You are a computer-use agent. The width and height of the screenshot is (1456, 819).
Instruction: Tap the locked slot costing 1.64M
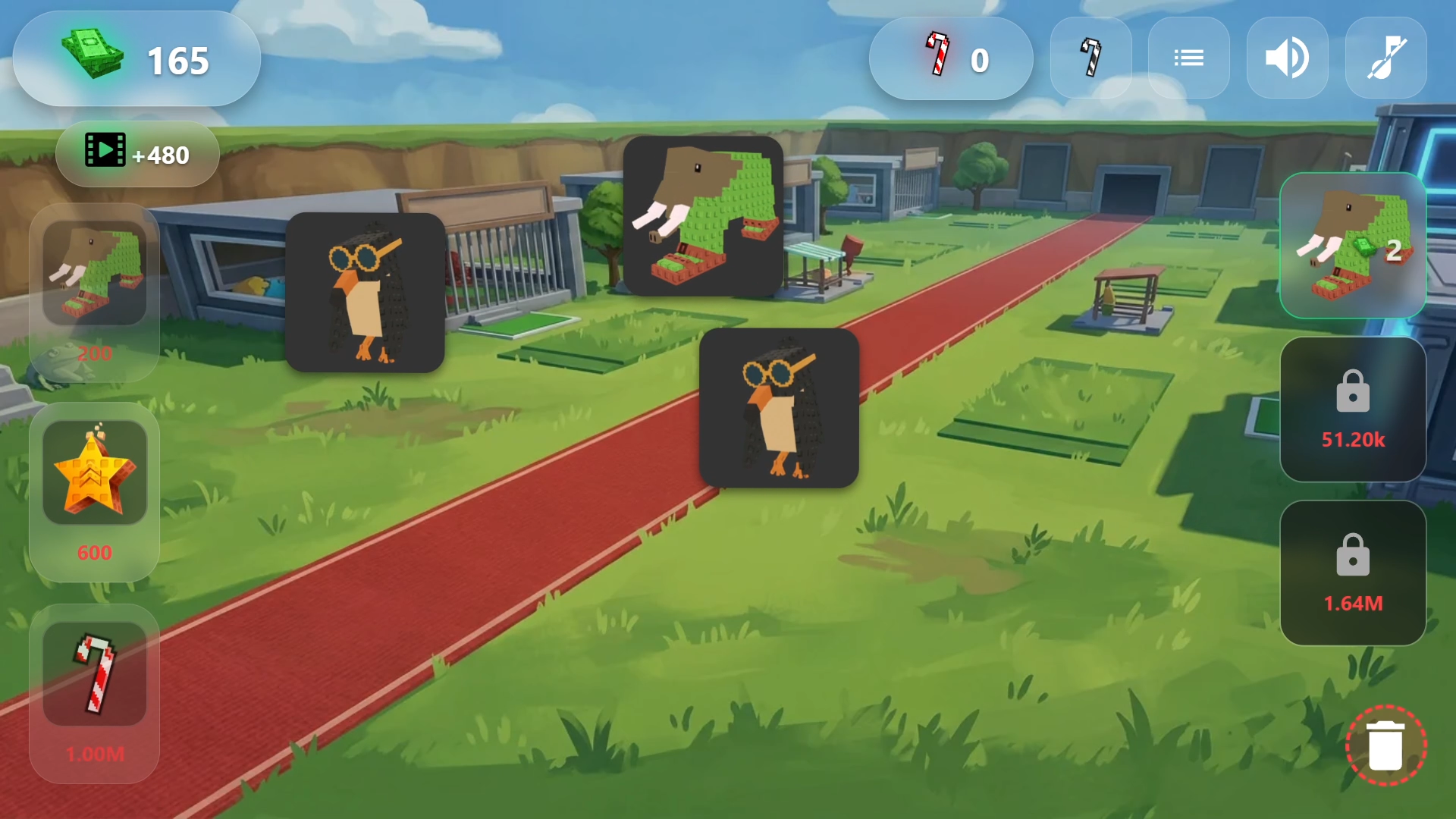click(1353, 573)
